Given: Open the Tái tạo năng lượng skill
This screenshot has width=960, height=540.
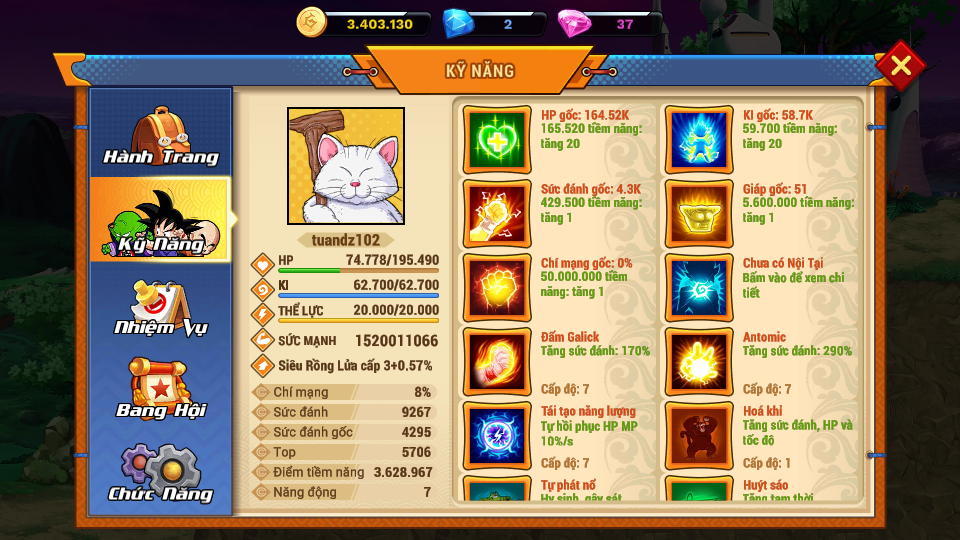Looking at the screenshot, I should [x=497, y=435].
